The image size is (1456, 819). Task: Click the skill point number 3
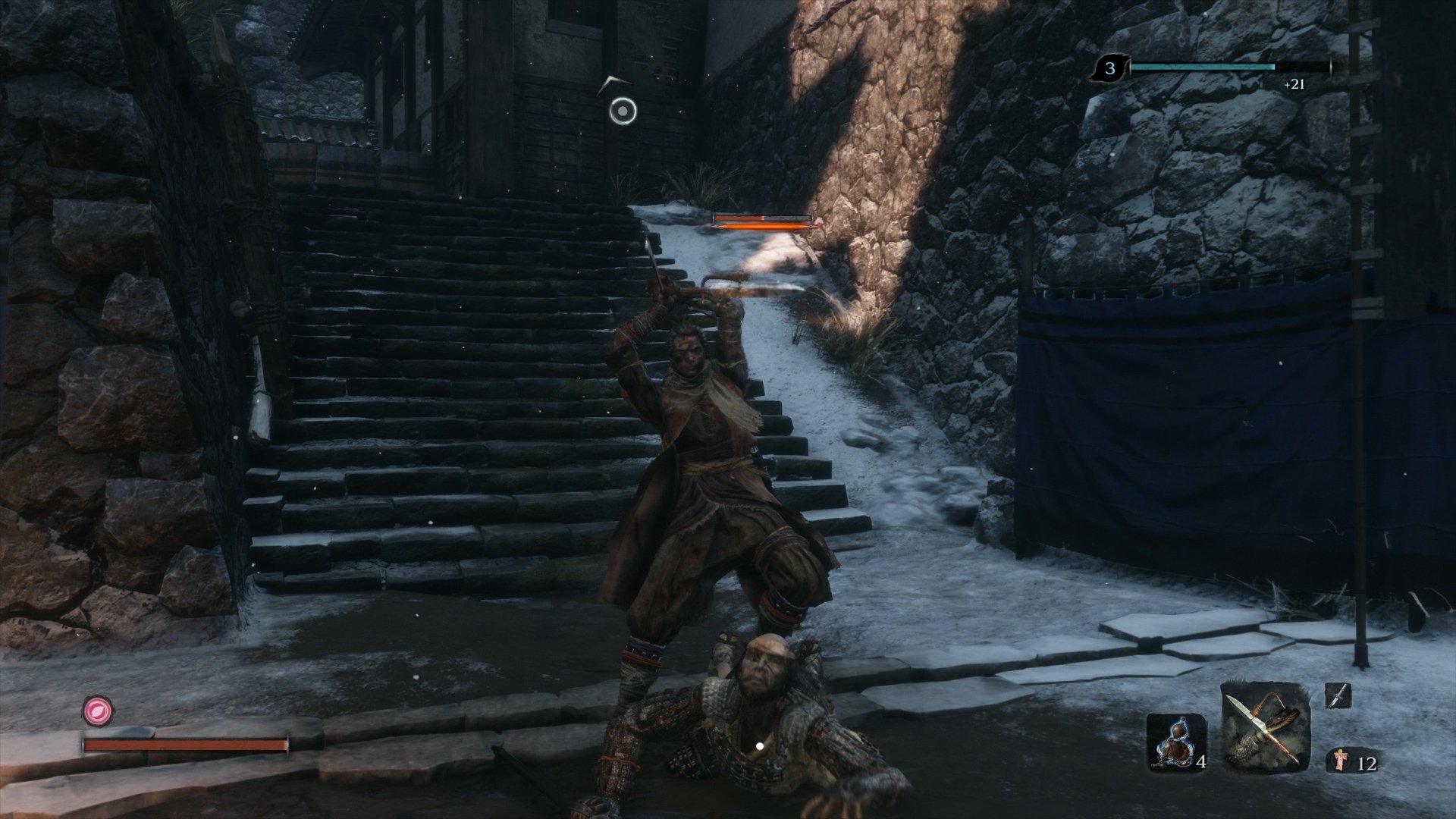click(x=1109, y=67)
